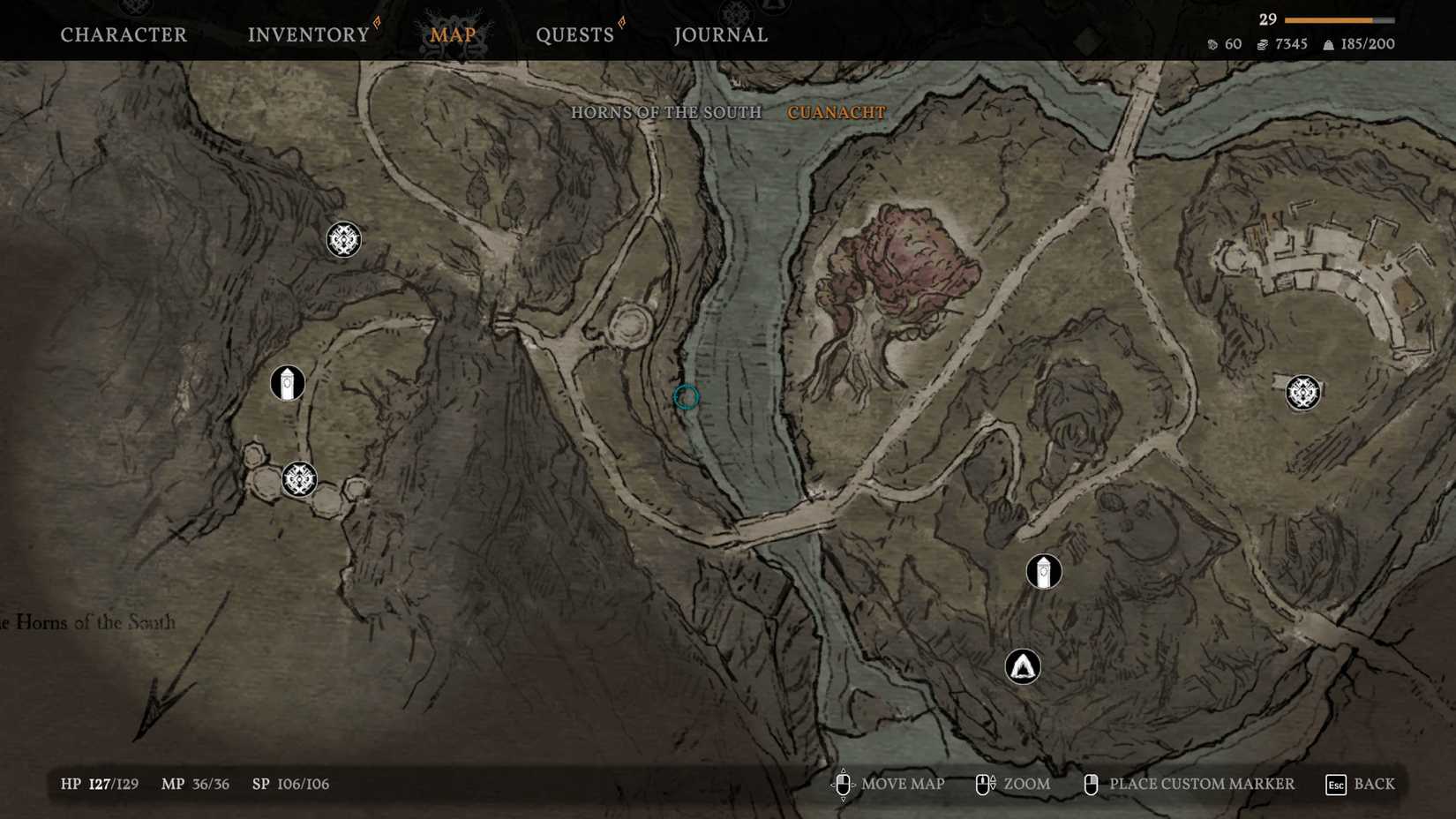1456x819 pixels.
Task: Select the fast travel shrine icon northwest of the map
Action: point(342,239)
